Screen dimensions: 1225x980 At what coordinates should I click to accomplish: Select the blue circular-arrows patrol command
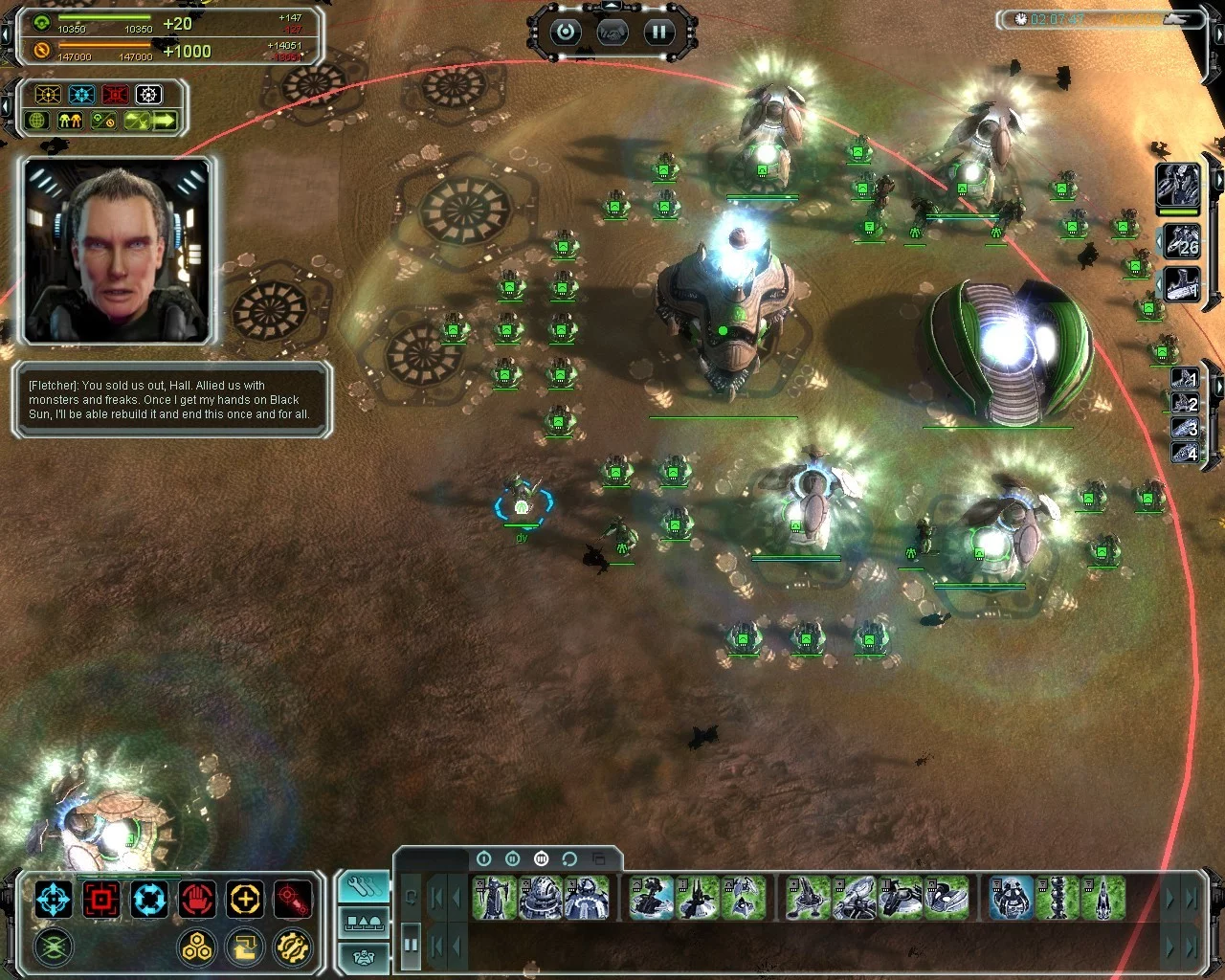[x=149, y=900]
